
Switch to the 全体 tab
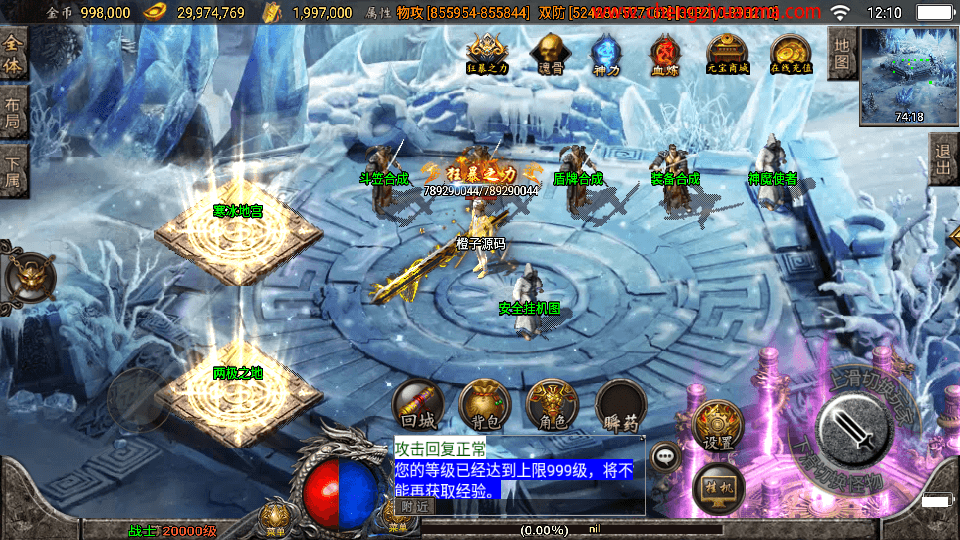[x=13, y=55]
